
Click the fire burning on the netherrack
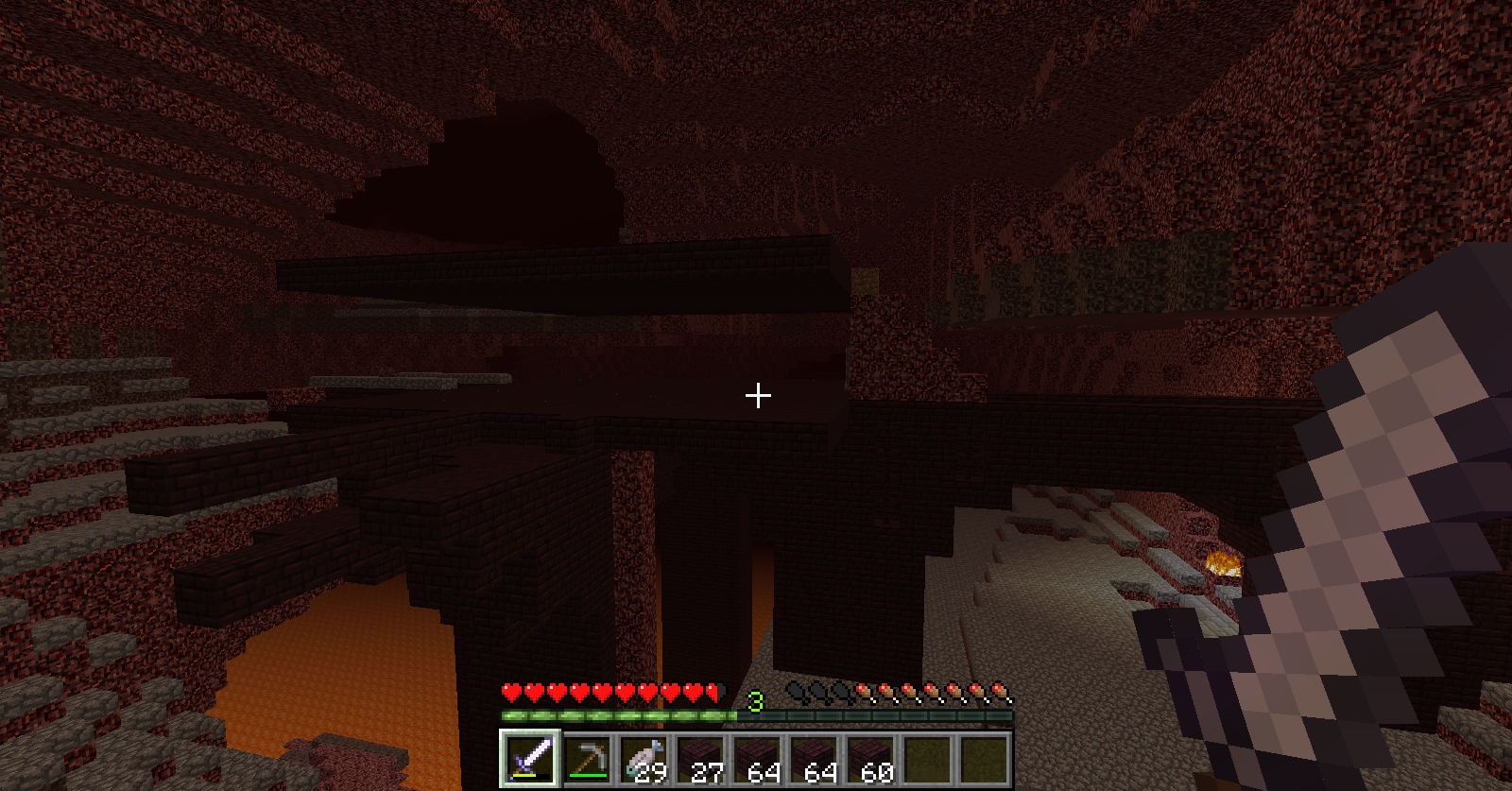(1222, 564)
